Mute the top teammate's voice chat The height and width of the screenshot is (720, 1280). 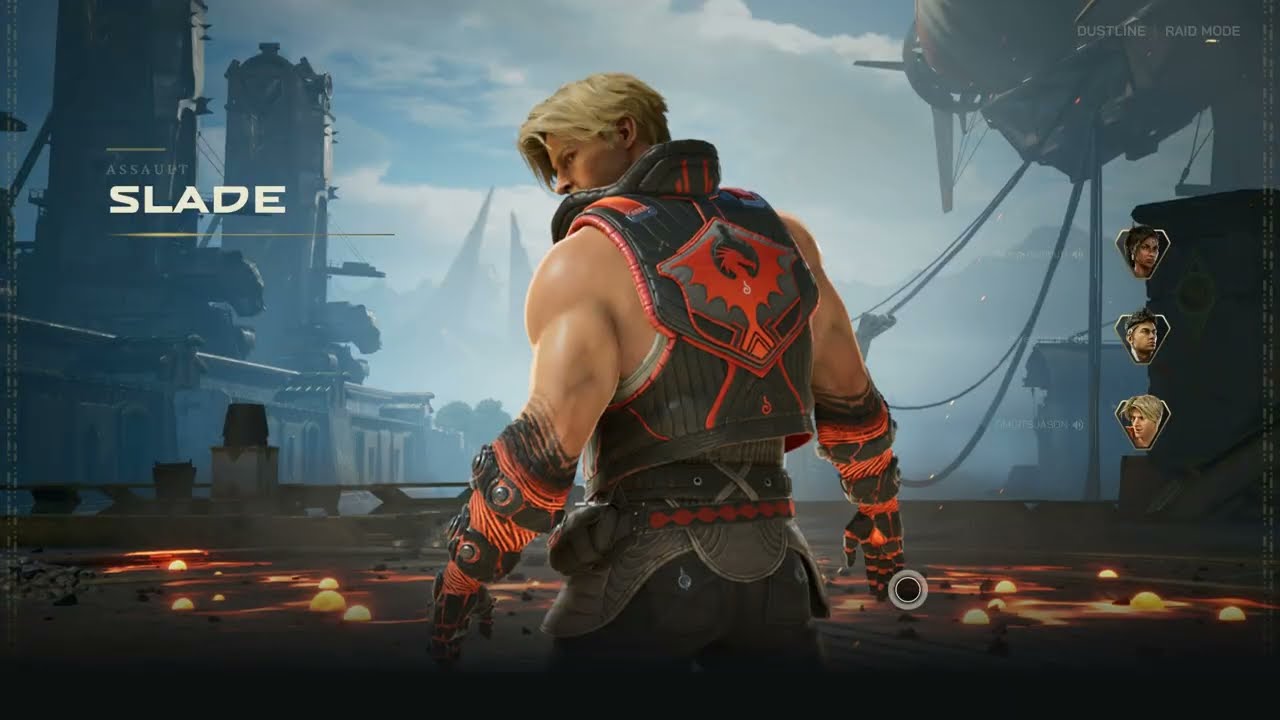pyautogui.click(x=1077, y=252)
